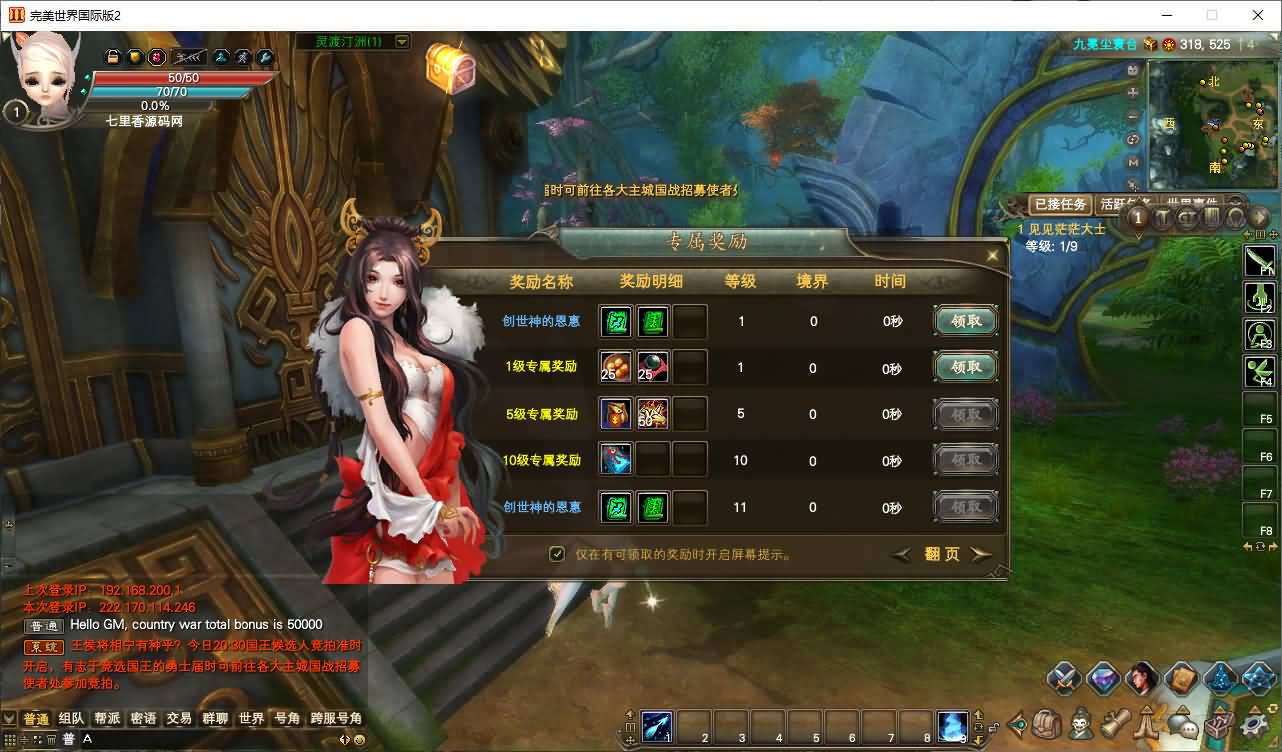Toggle the shield icon near character portrait
Screen dimensions: 1282x752
click(135, 57)
